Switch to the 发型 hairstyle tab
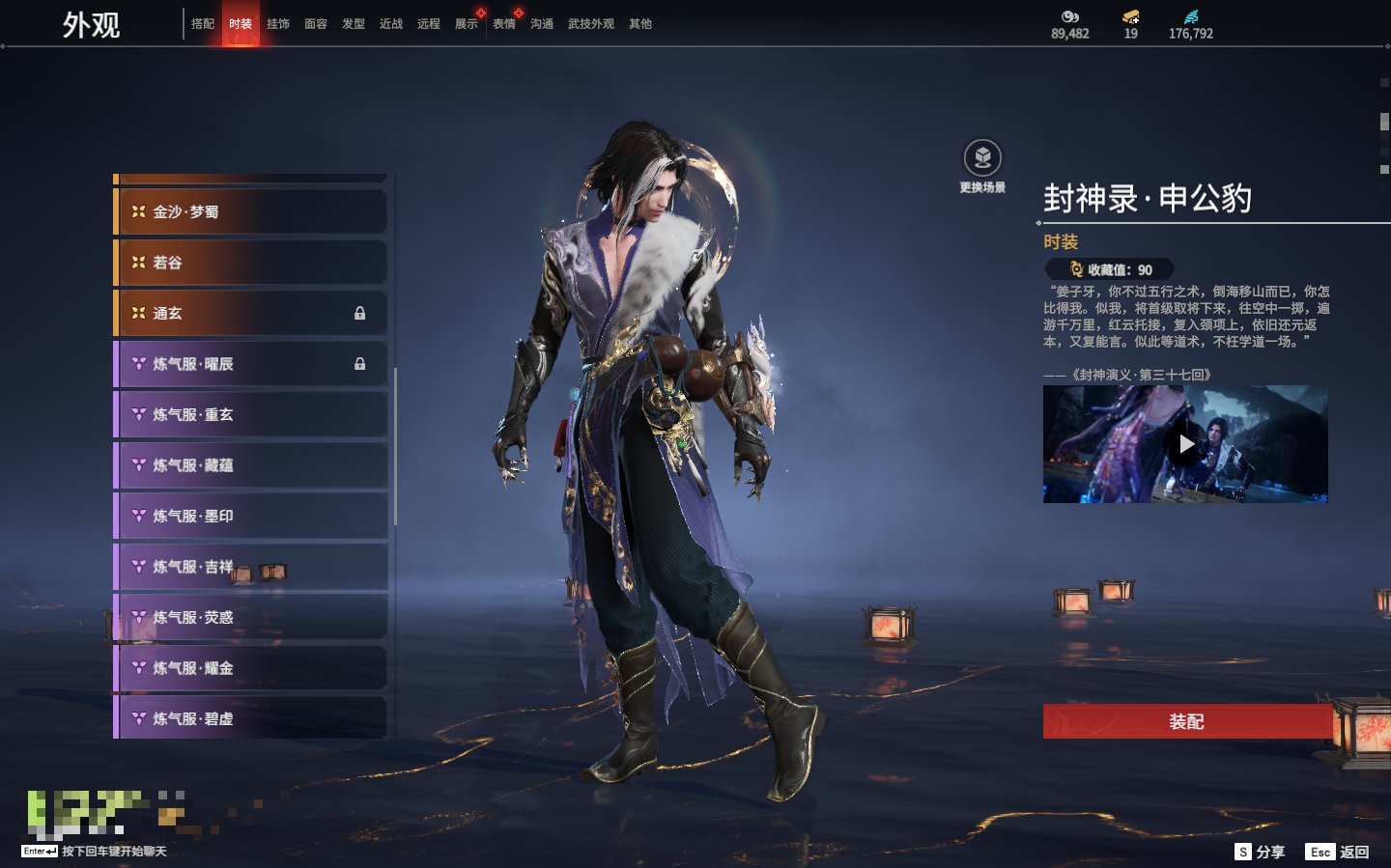Screen dimensions: 1391x868 click(x=354, y=24)
